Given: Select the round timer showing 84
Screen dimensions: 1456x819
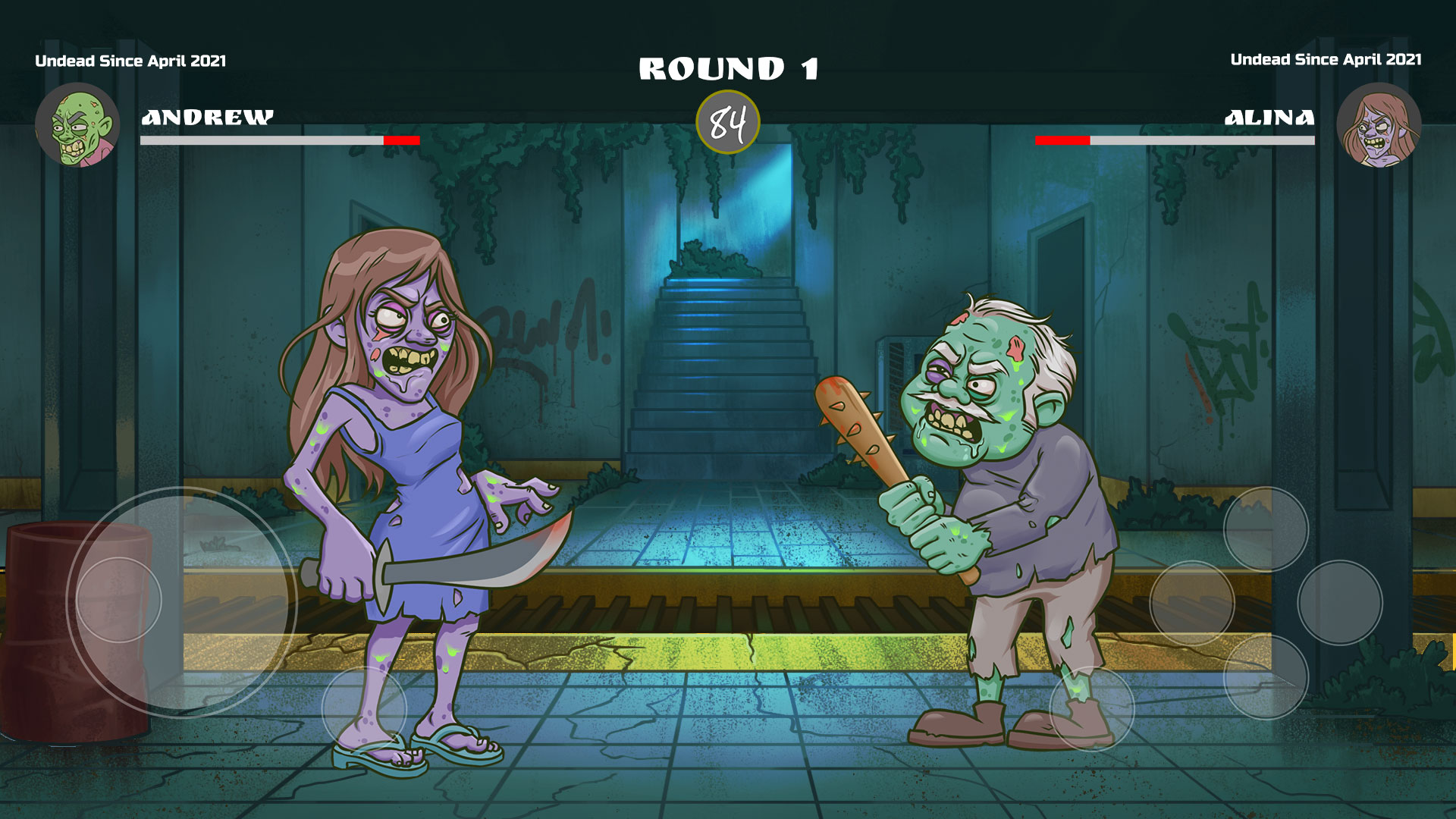Looking at the screenshot, I should tap(729, 123).
